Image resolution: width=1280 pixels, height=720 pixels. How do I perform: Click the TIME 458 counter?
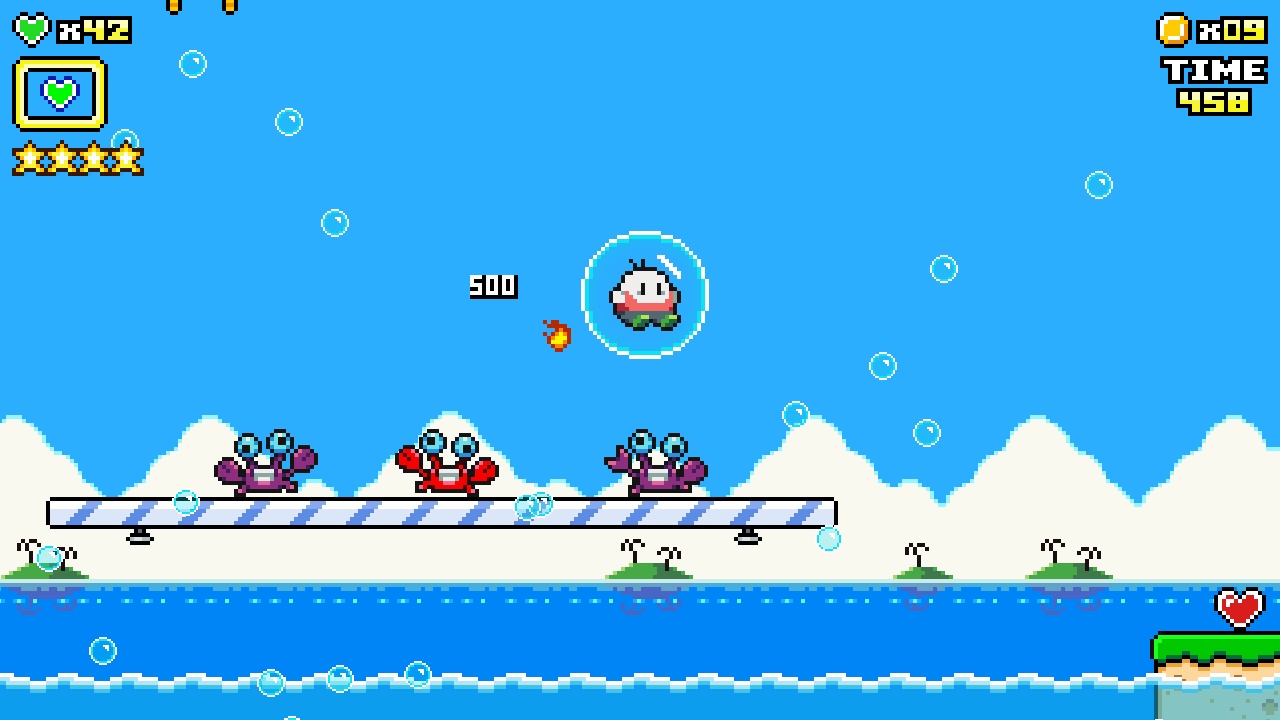click(1212, 83)
